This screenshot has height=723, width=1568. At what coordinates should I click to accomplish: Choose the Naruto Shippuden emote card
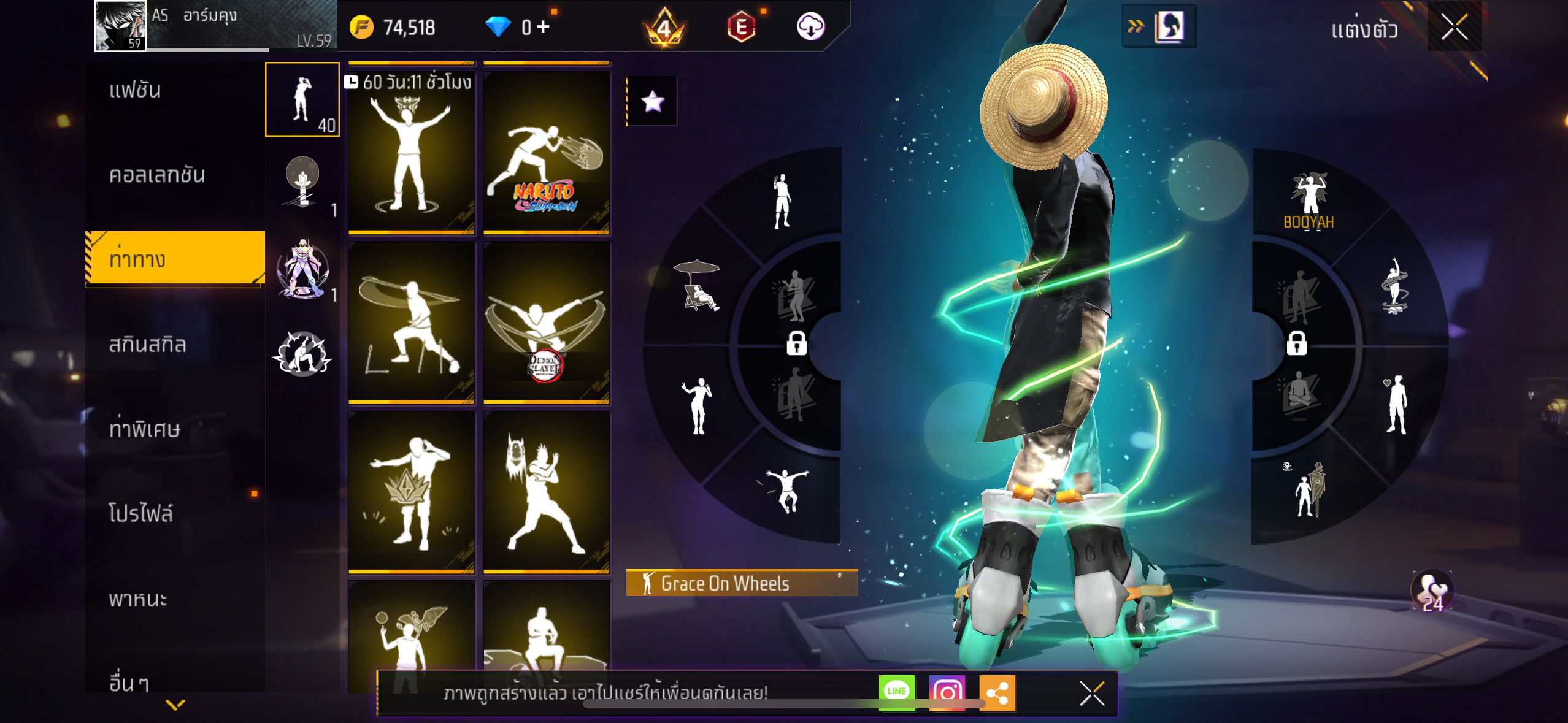tap(546, 151)
